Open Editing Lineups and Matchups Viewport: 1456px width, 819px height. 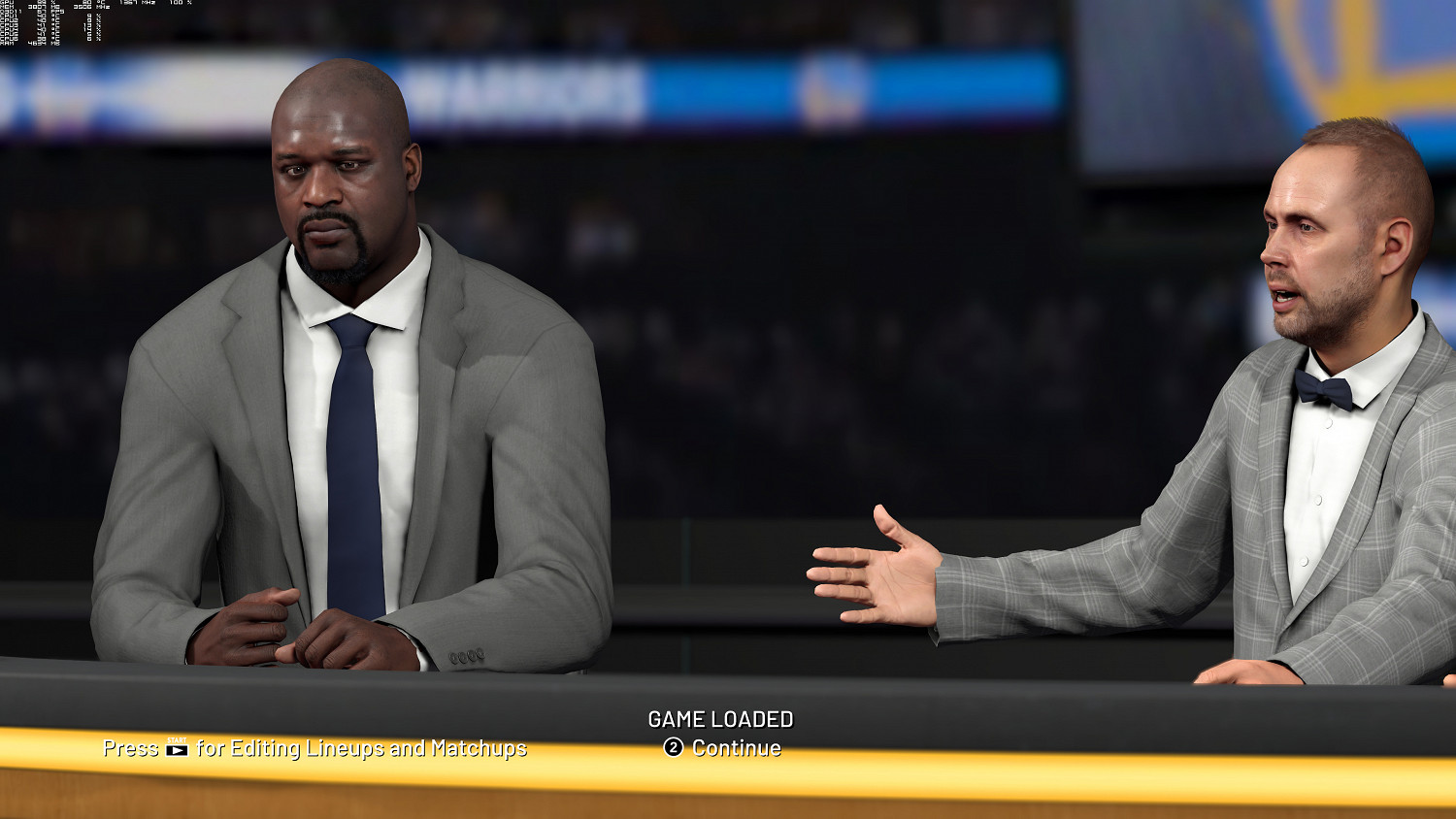tap(314, 749)
